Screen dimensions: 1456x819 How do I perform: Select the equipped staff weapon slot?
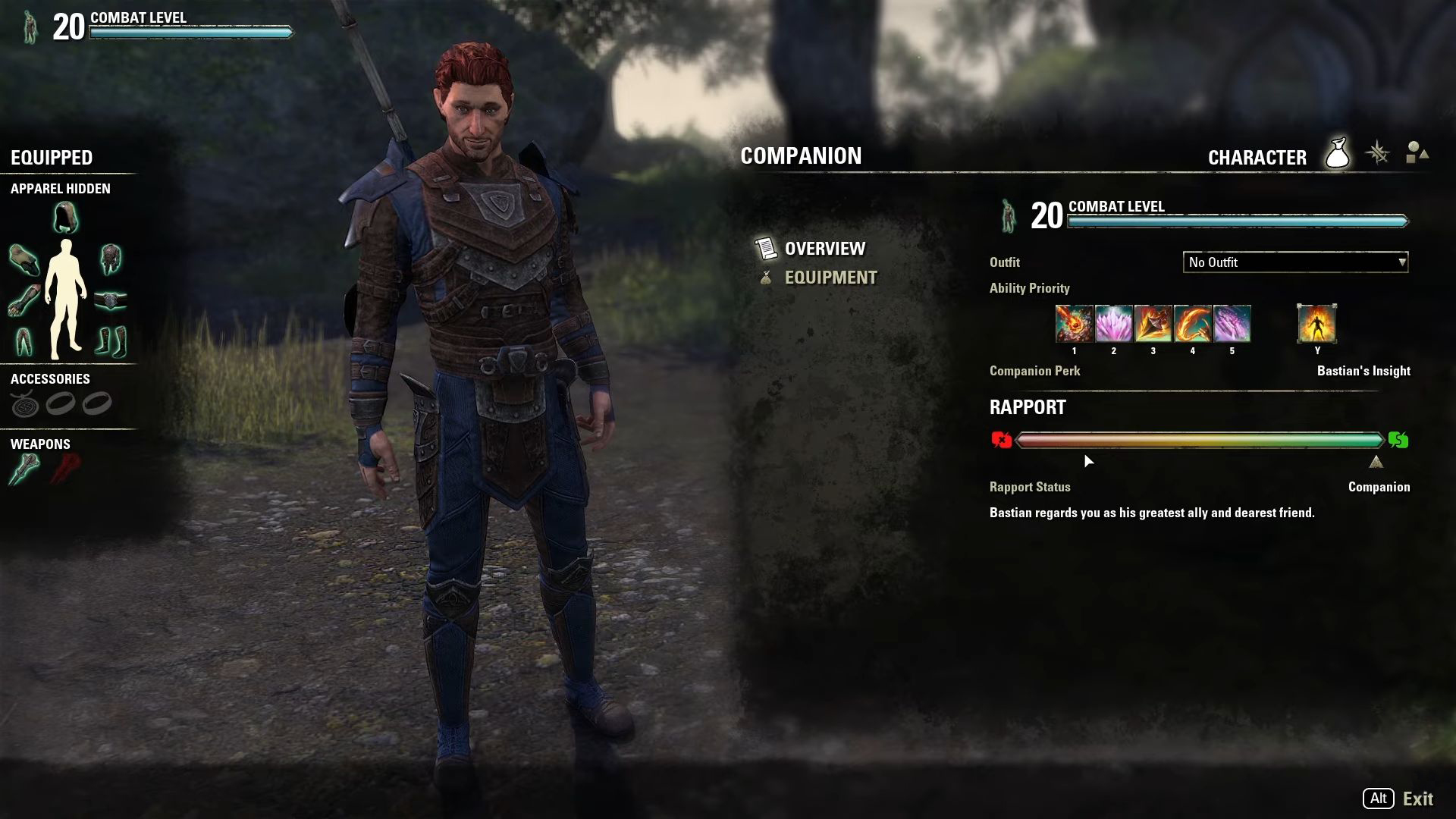[x=24, y=469]
